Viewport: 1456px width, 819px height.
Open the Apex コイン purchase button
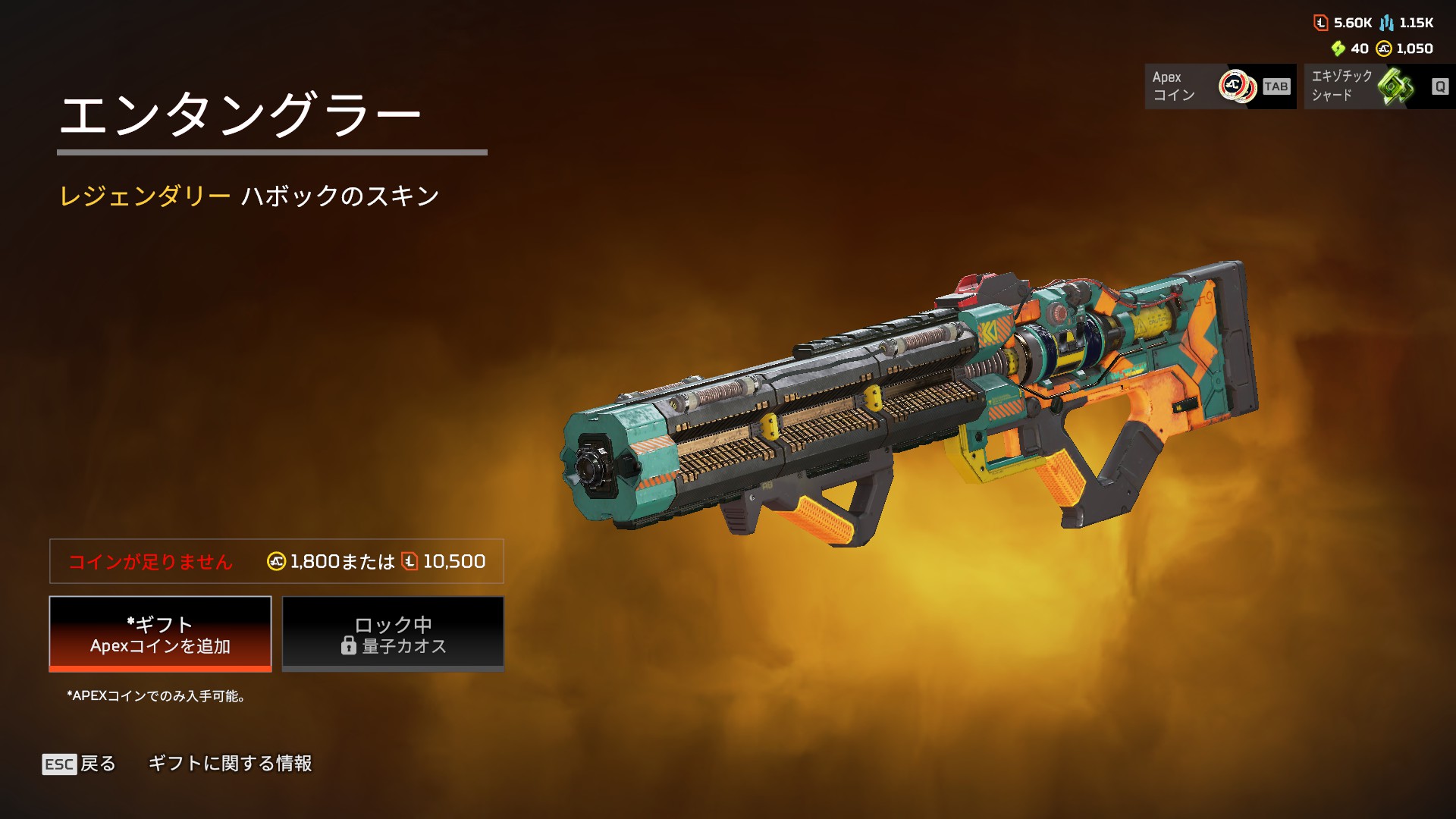click(1220, 86)
